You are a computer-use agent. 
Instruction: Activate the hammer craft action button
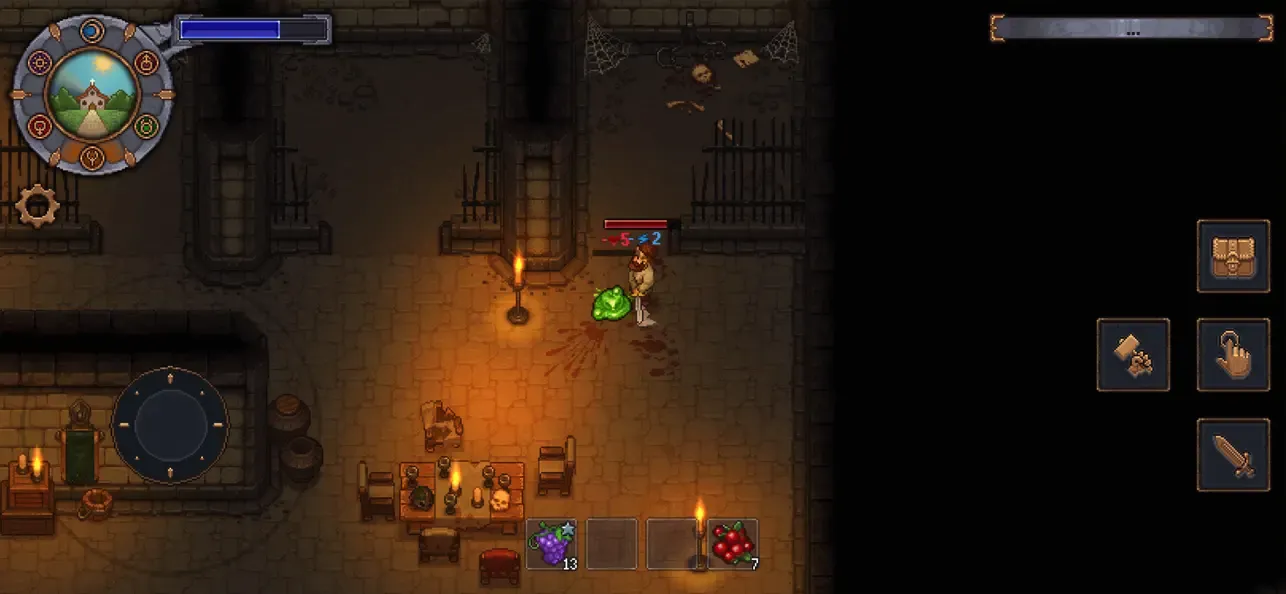[x=1133, y=355]
